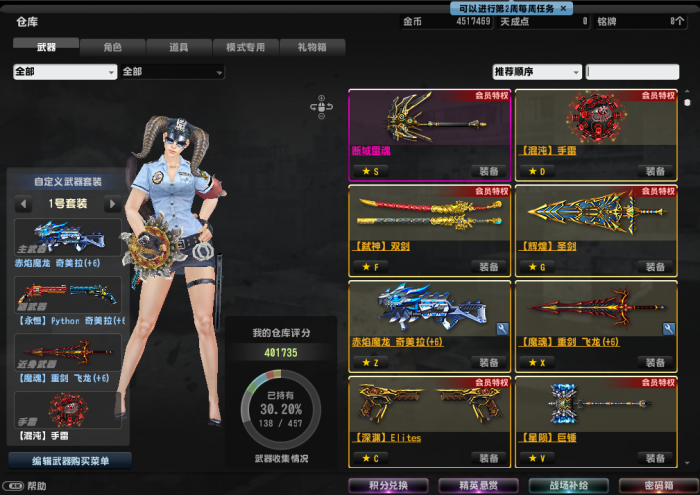Open 编辑武器购买菜单

point(68,461)
